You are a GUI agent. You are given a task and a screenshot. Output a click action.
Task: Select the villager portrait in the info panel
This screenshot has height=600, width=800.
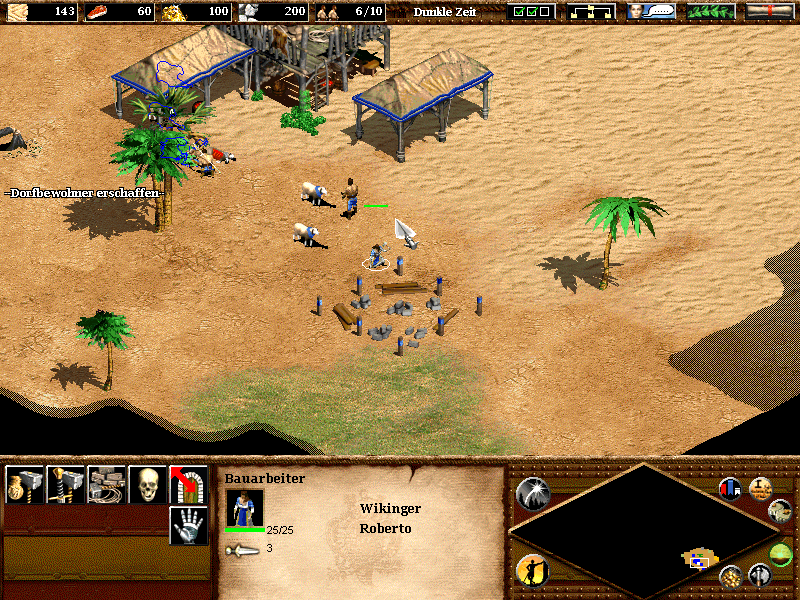245,507
